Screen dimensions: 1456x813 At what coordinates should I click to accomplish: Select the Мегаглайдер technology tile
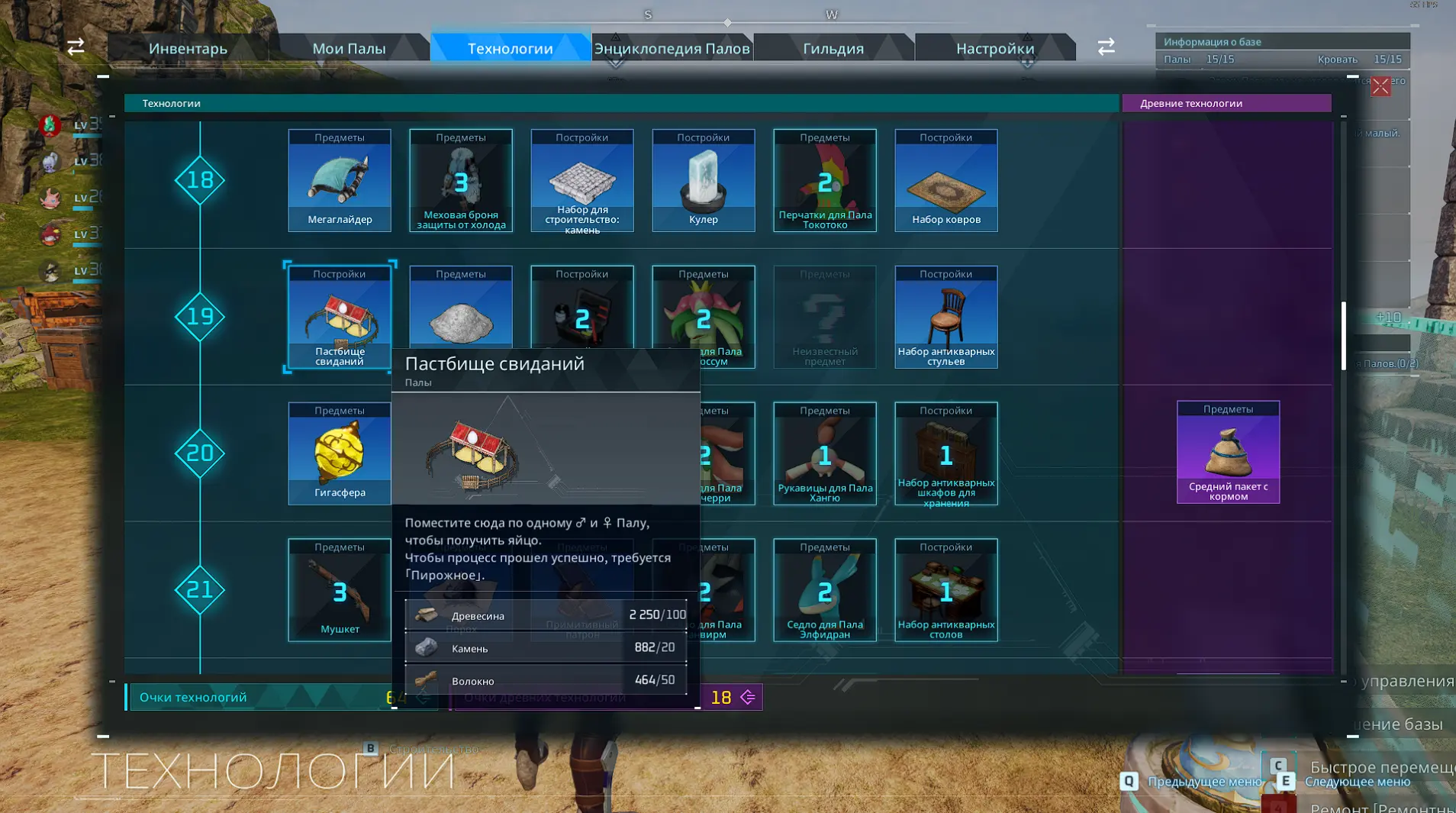[x=340, y=181]
